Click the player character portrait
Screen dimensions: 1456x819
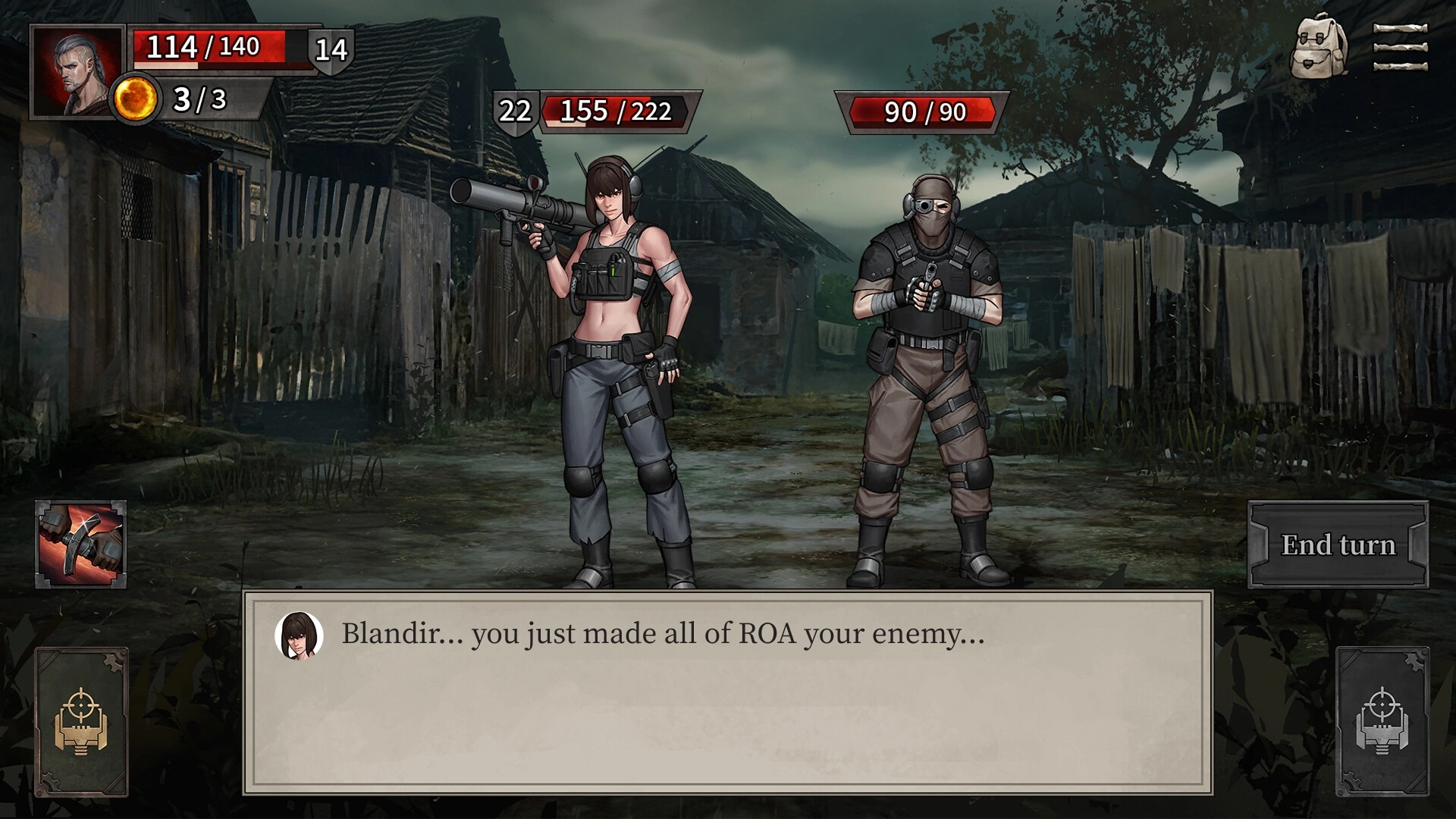[77, 72]
